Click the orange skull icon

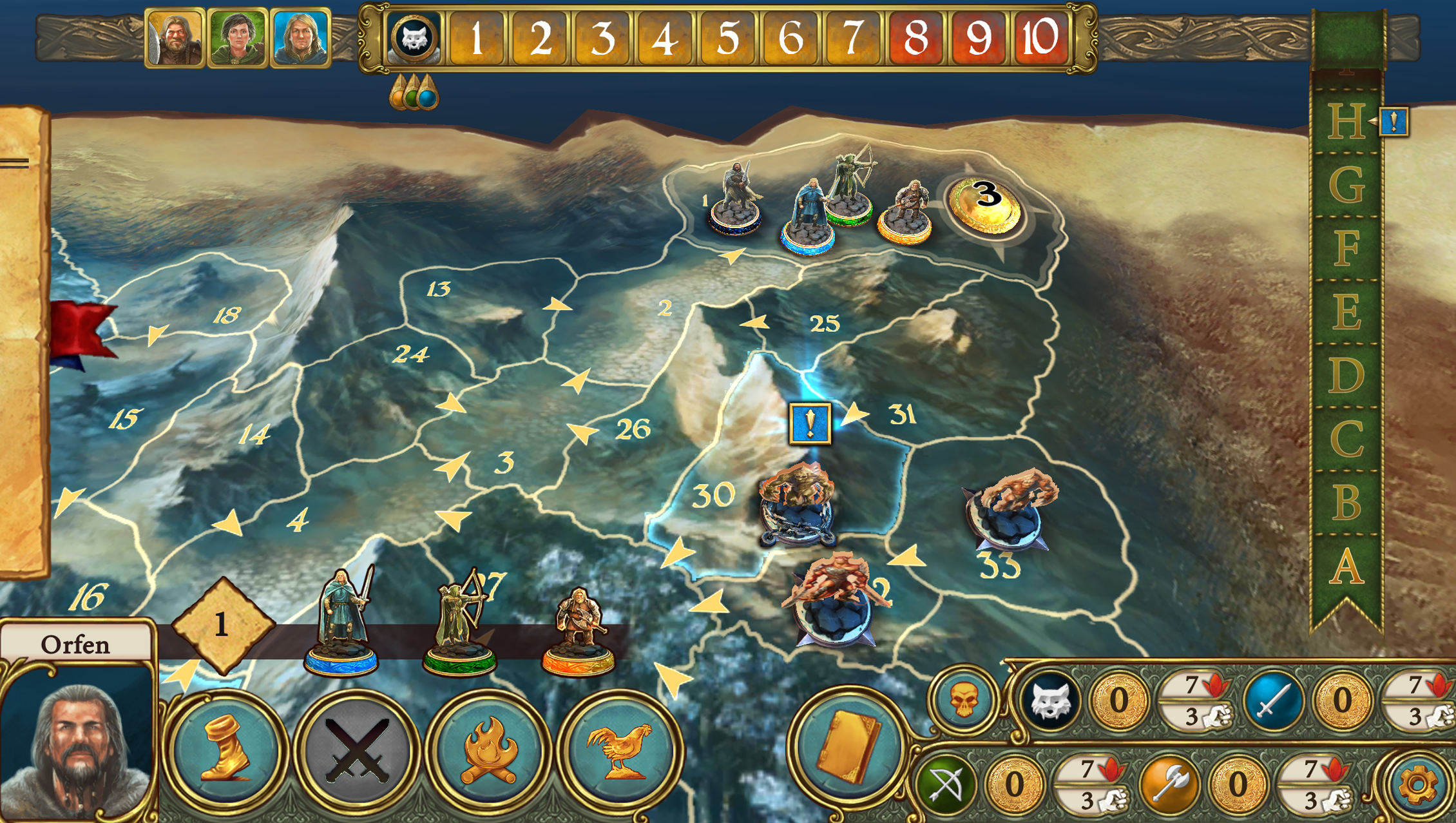964,701
